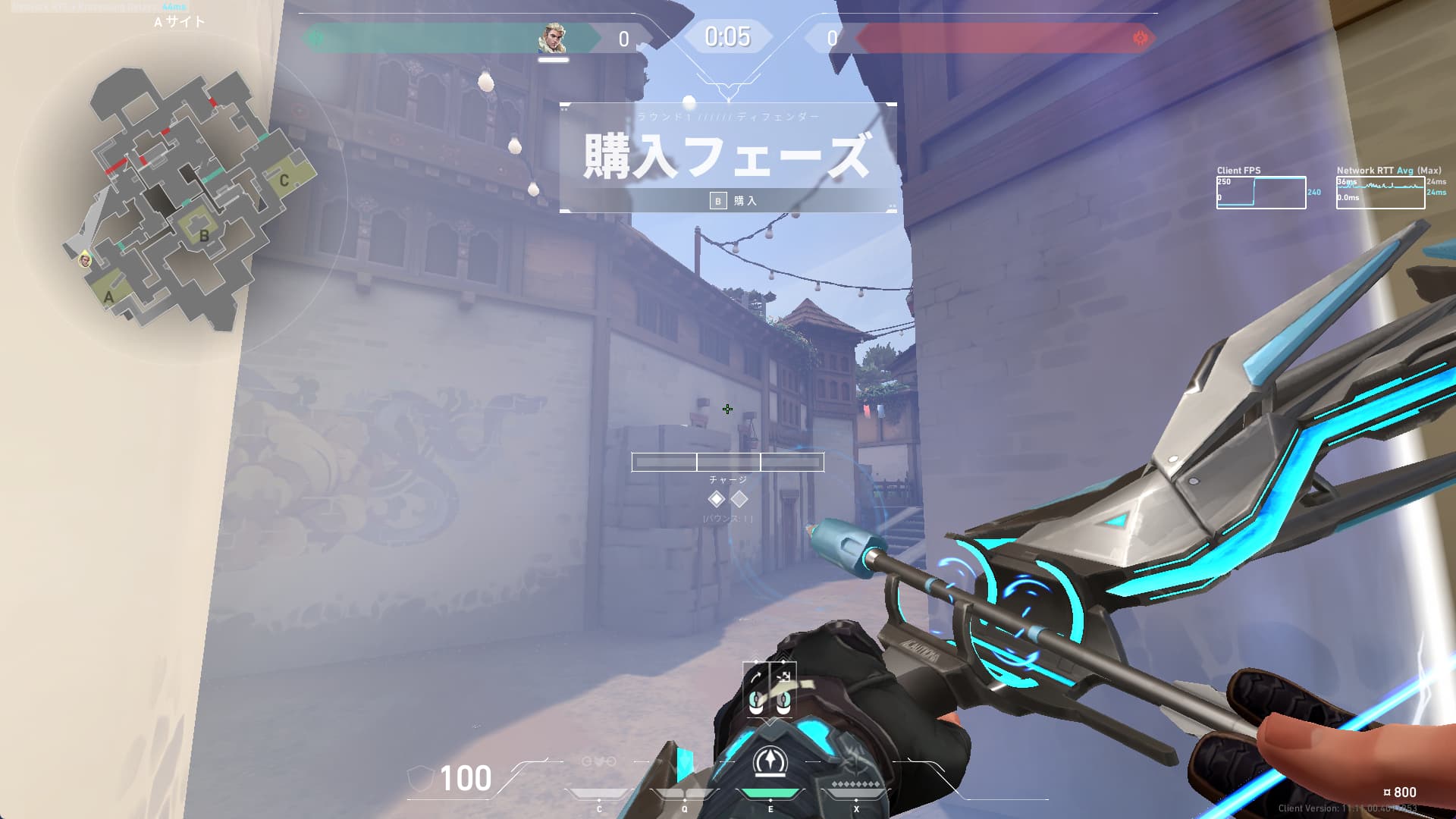
Task: Click the ally team emblem on the green bar
Action: coord(317,36)
